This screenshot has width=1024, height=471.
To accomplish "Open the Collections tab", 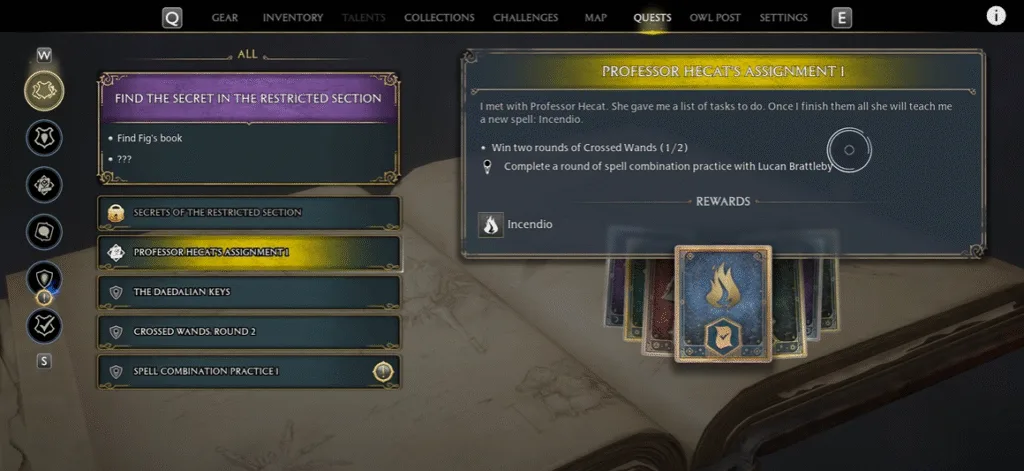I will coord(439,18).
